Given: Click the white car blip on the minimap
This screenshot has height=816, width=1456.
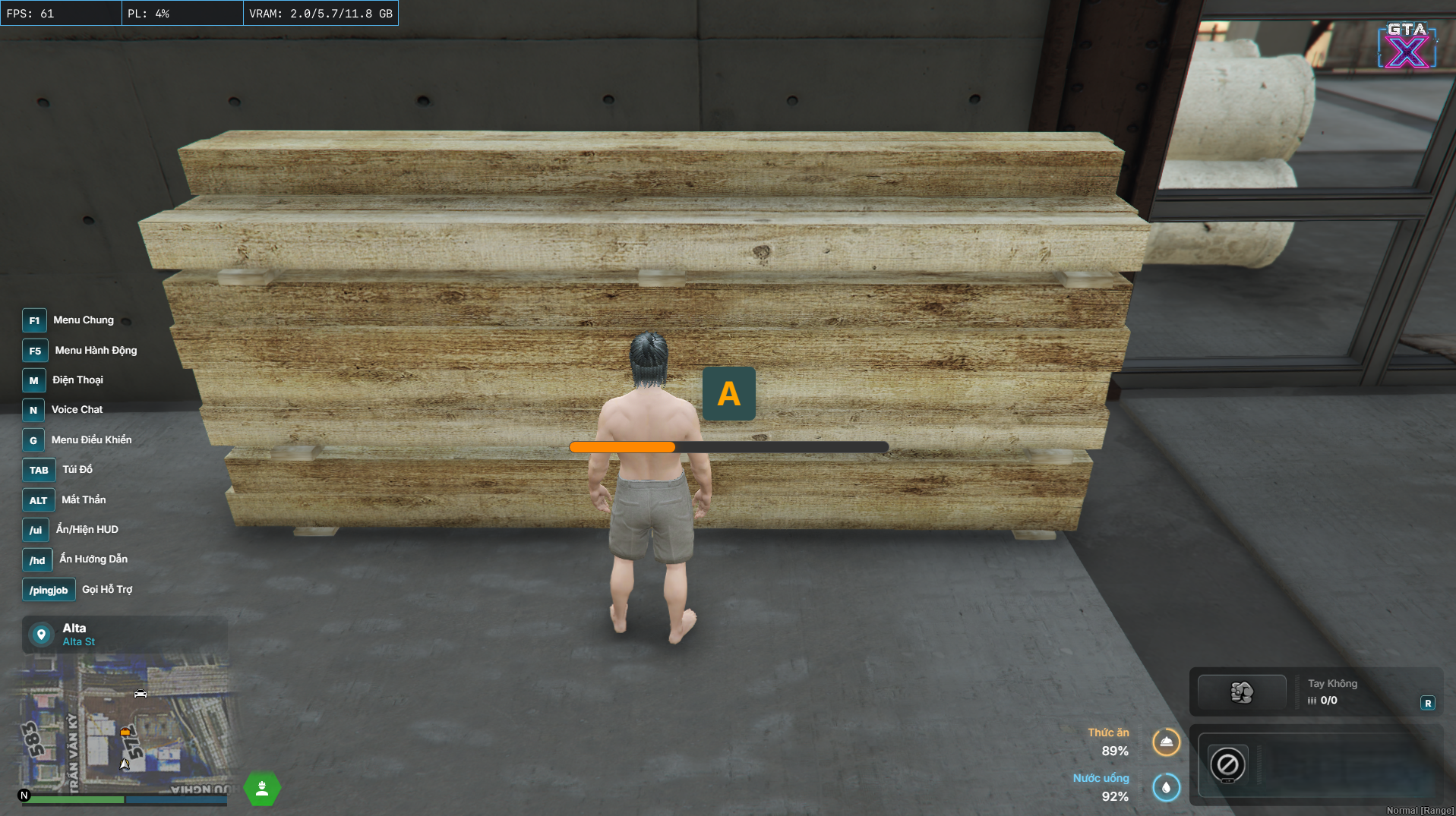Looking at the screenshot, I should pos(141,693).
